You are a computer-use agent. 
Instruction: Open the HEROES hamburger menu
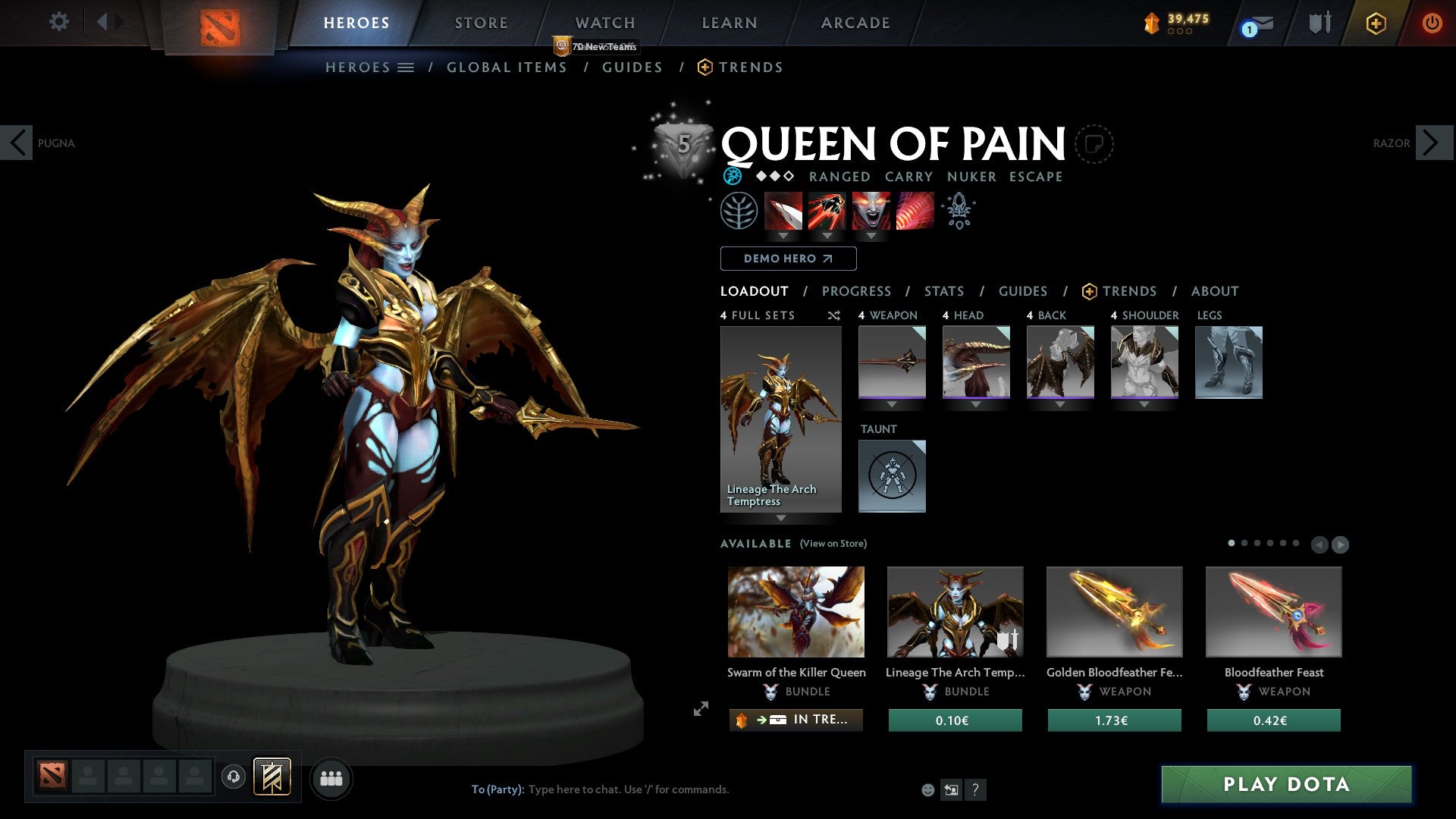pyautogui.click(x=406, y=67)
